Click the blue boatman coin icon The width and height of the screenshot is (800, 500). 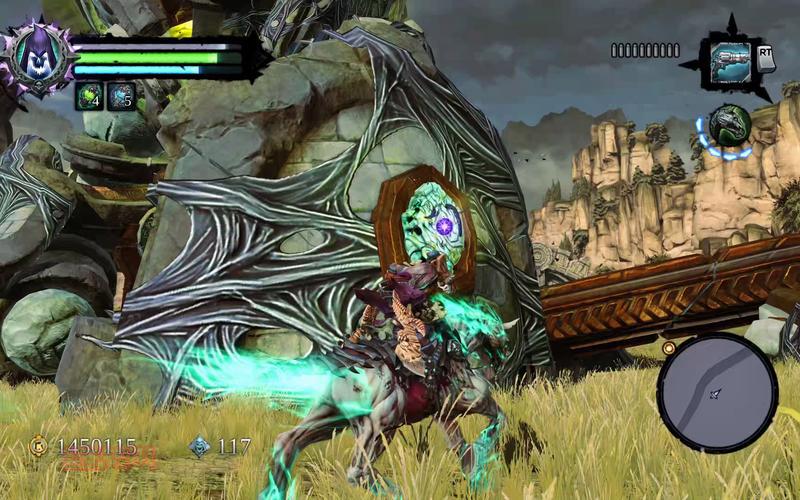click(200, 446)
